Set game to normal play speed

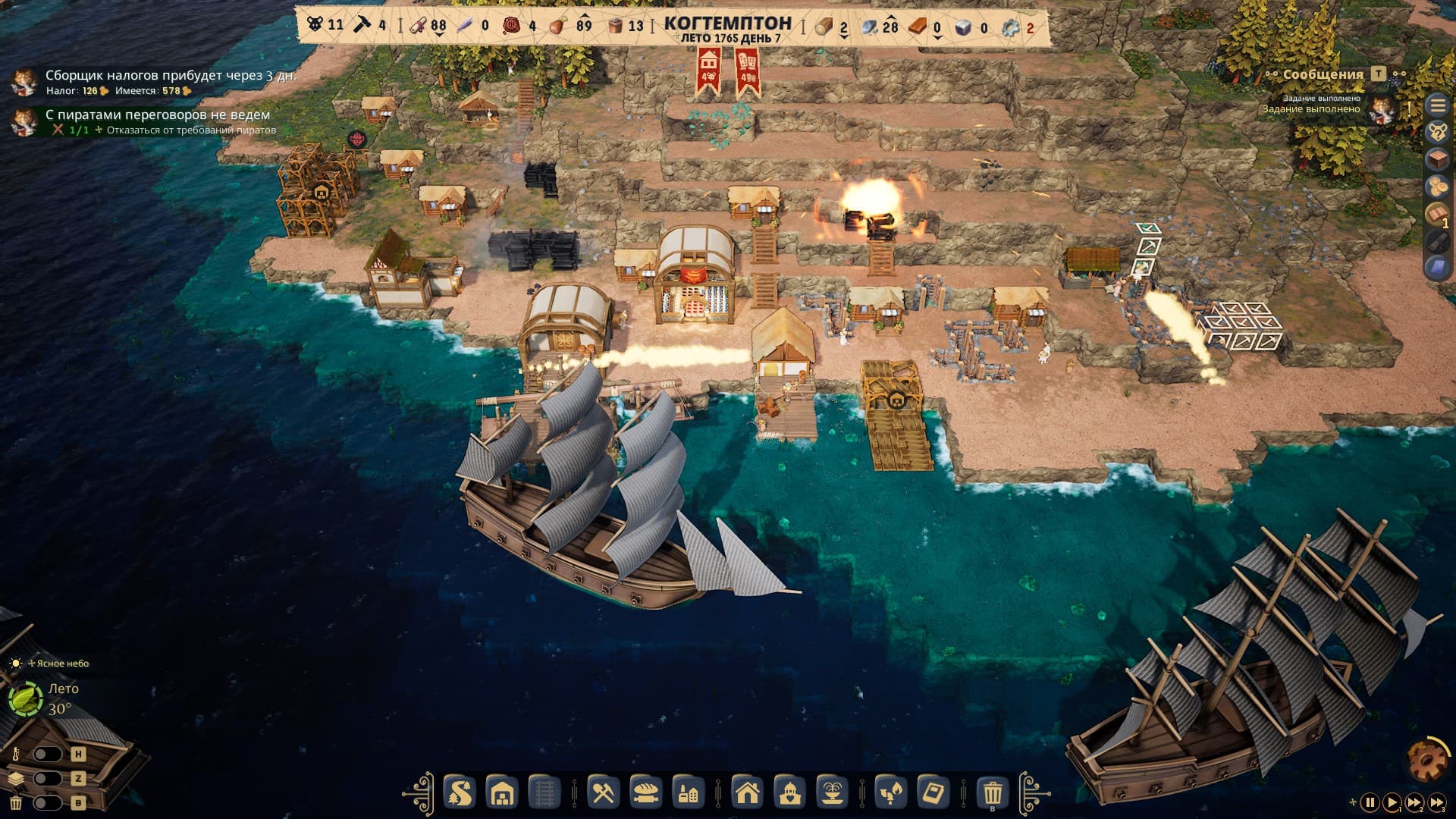coord(1392,802)
